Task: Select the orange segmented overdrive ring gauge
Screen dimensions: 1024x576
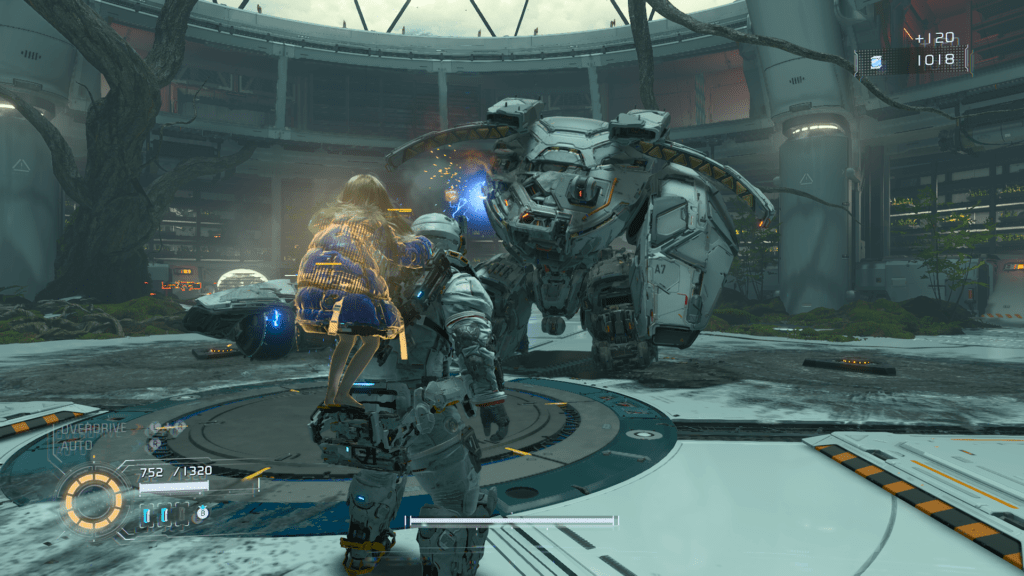Action: coord(91,497)
